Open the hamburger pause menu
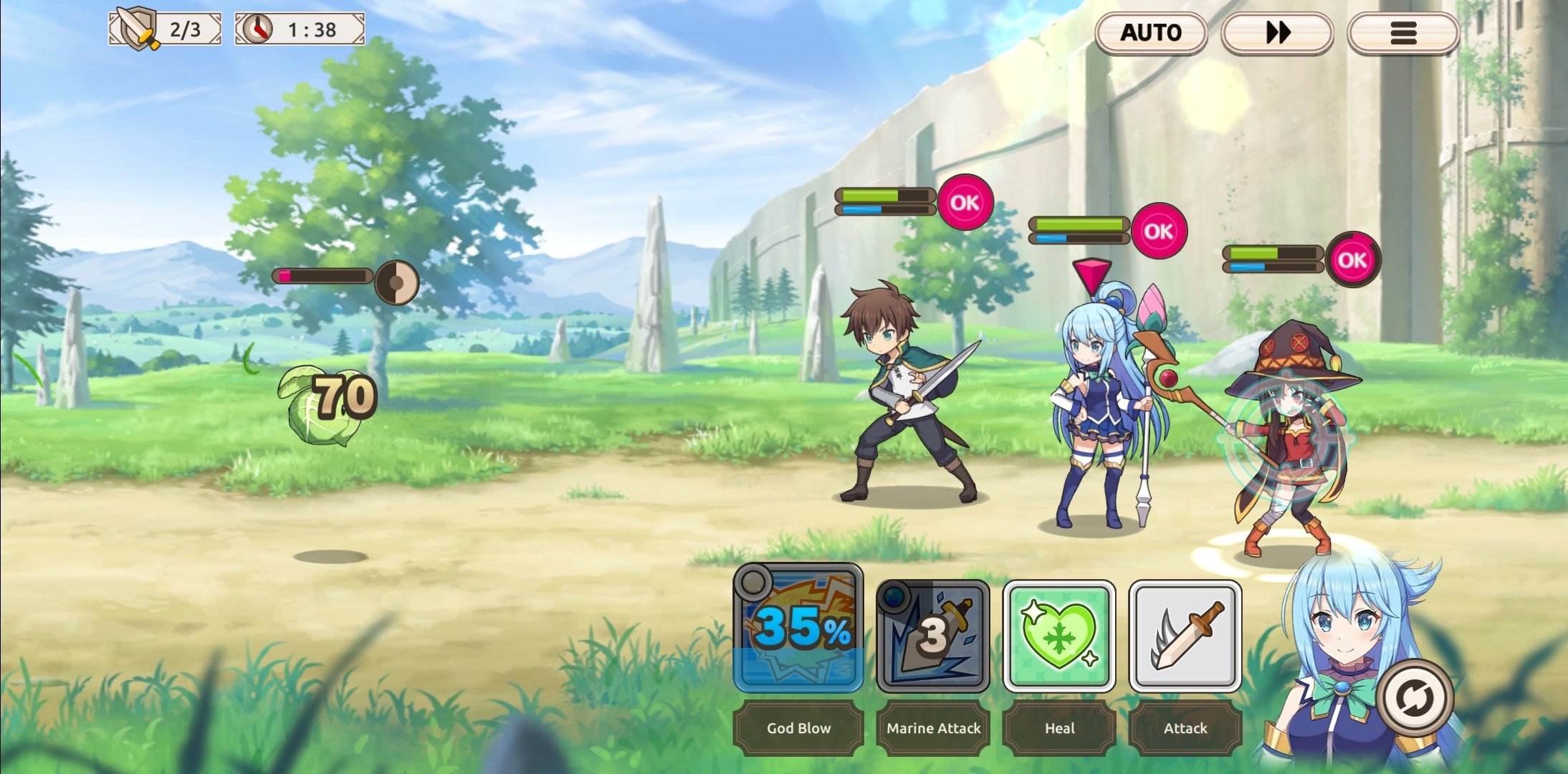Screen dimensions: 1568x774 click(1403, 33)
